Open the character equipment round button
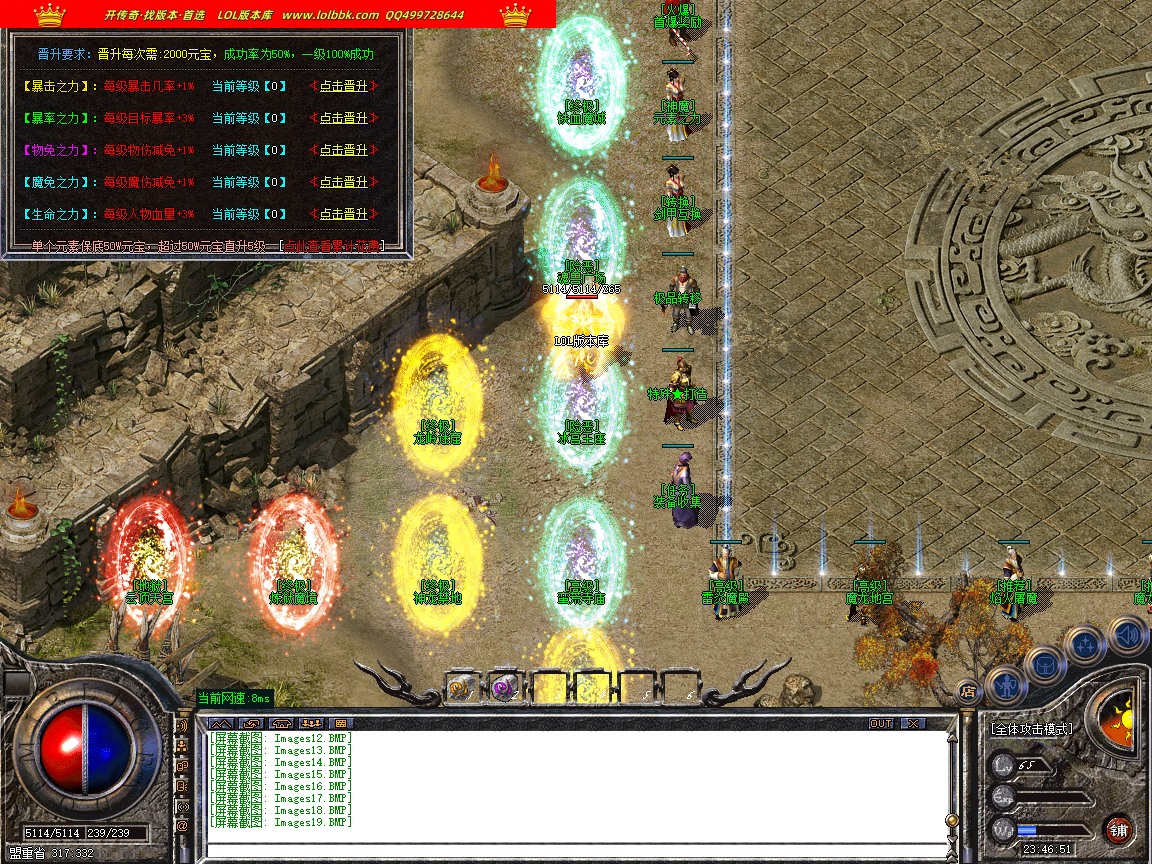This screenshot has width=1152, height=864. 1006,687
